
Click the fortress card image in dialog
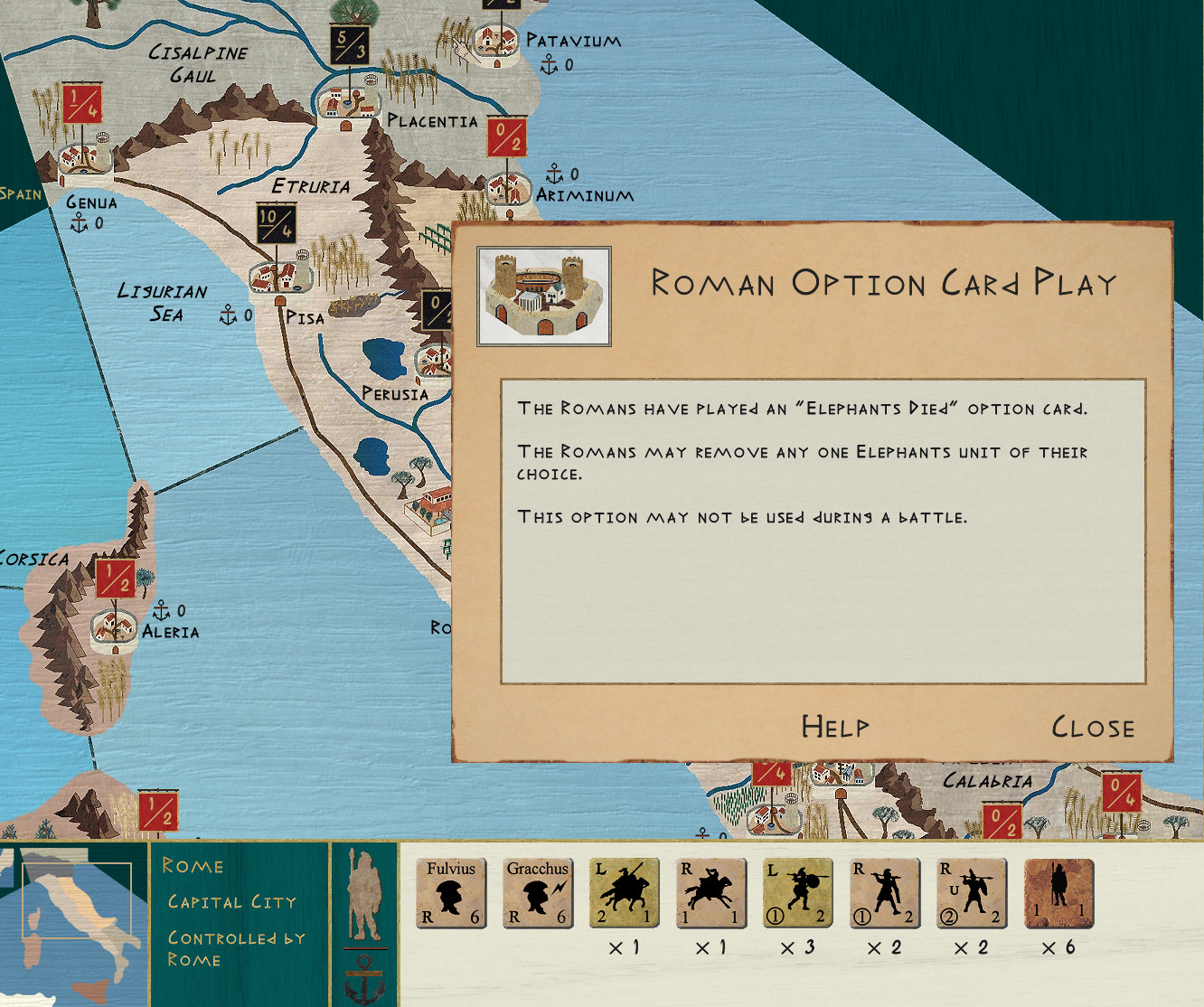click(x=544, y=296)
